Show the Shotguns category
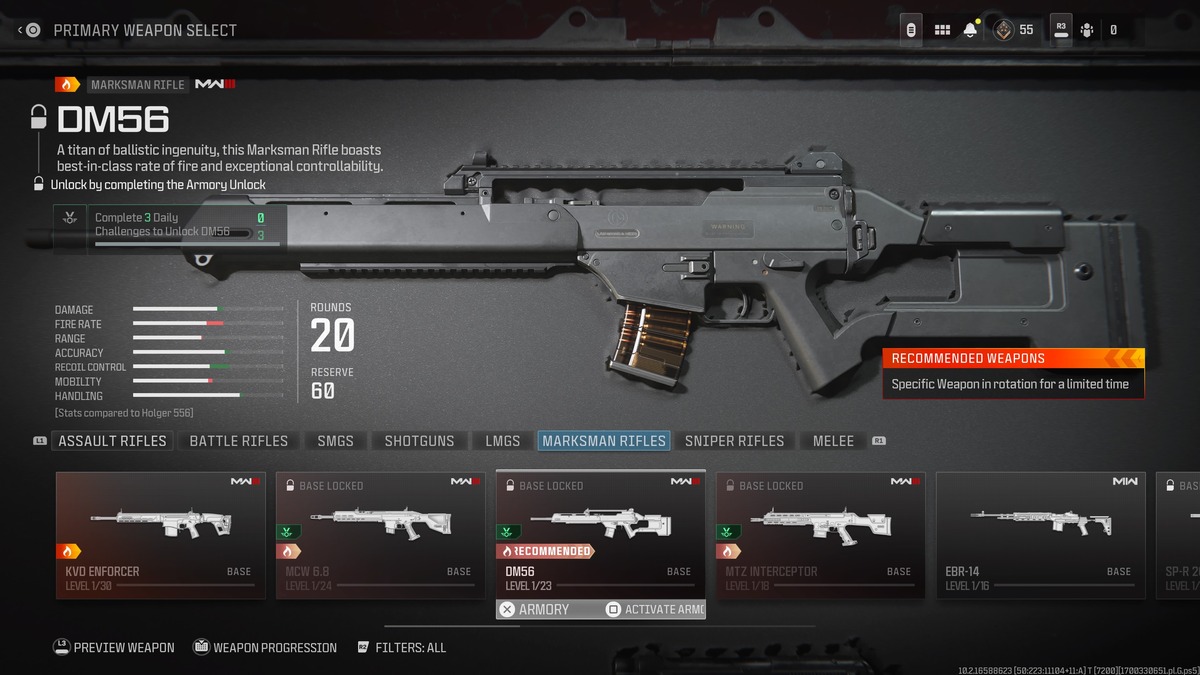Viewport: 1200px width, 675px height. tap(419, 441)
